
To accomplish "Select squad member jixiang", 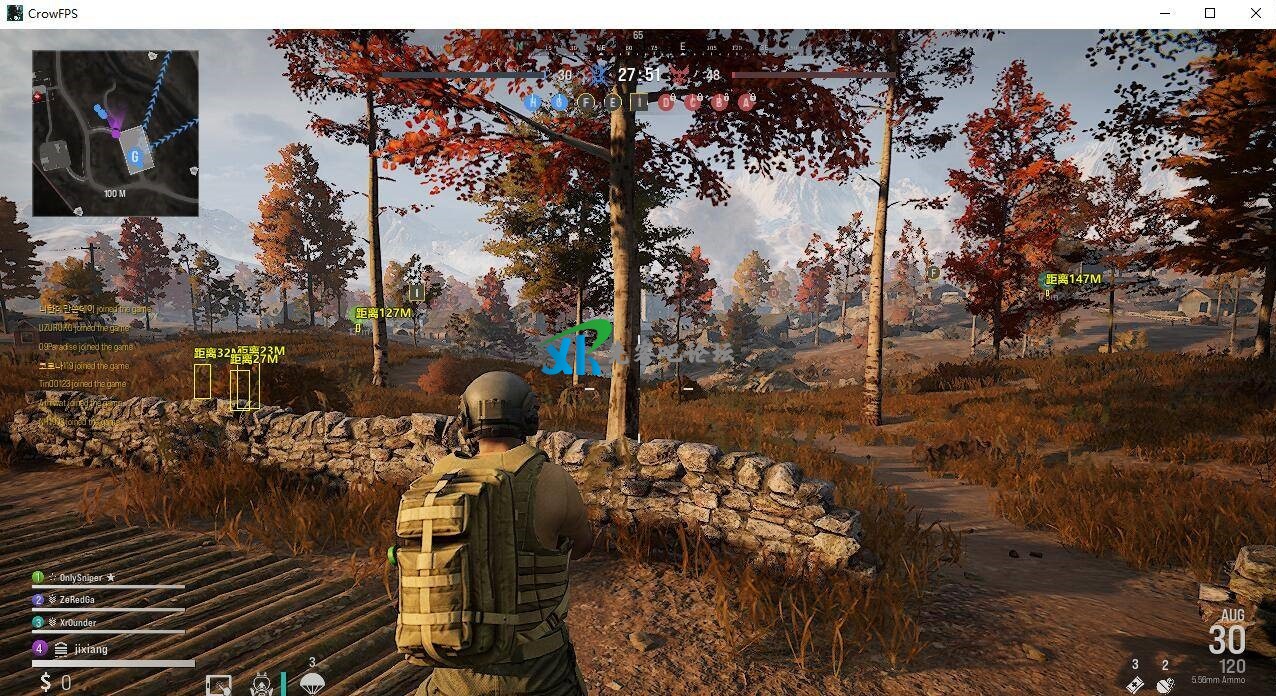I will click(x=90, y=649).
